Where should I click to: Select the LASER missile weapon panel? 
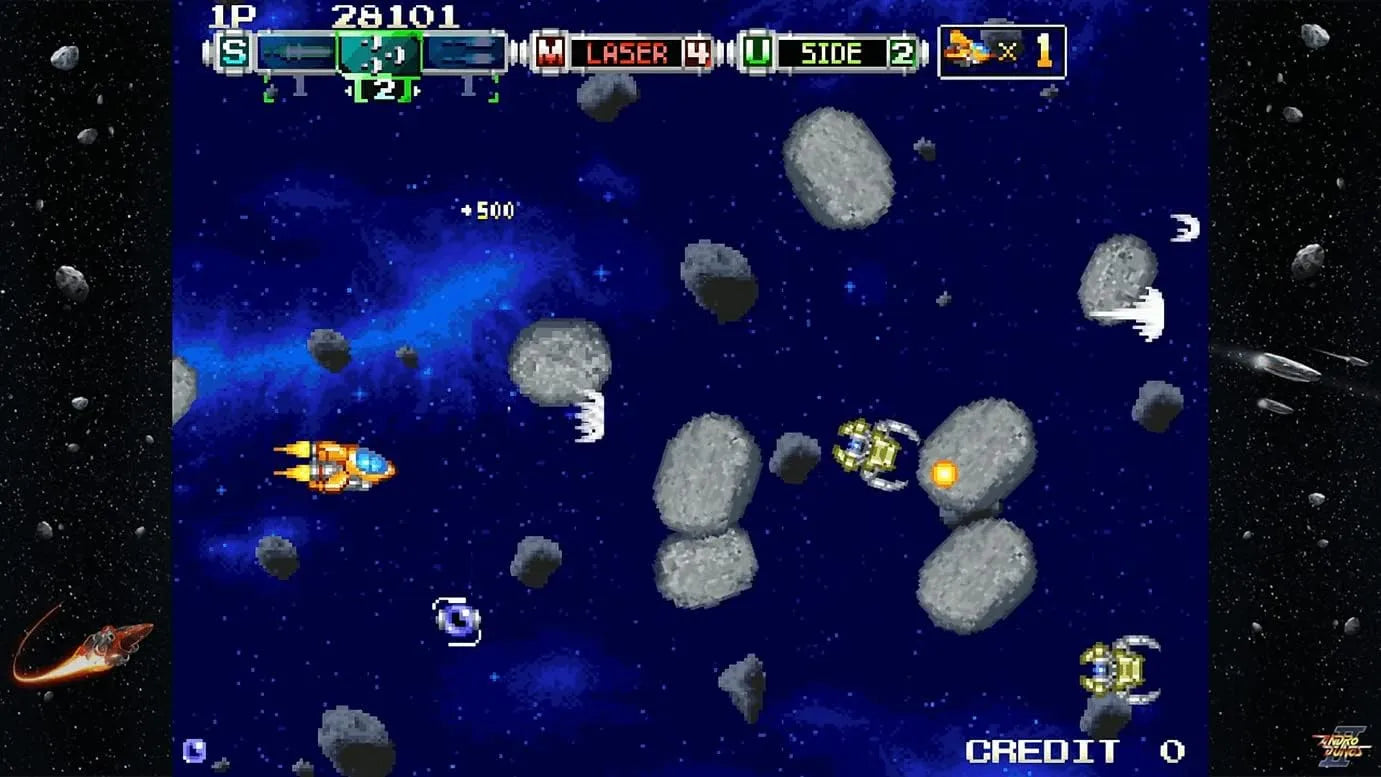(627, 53)
